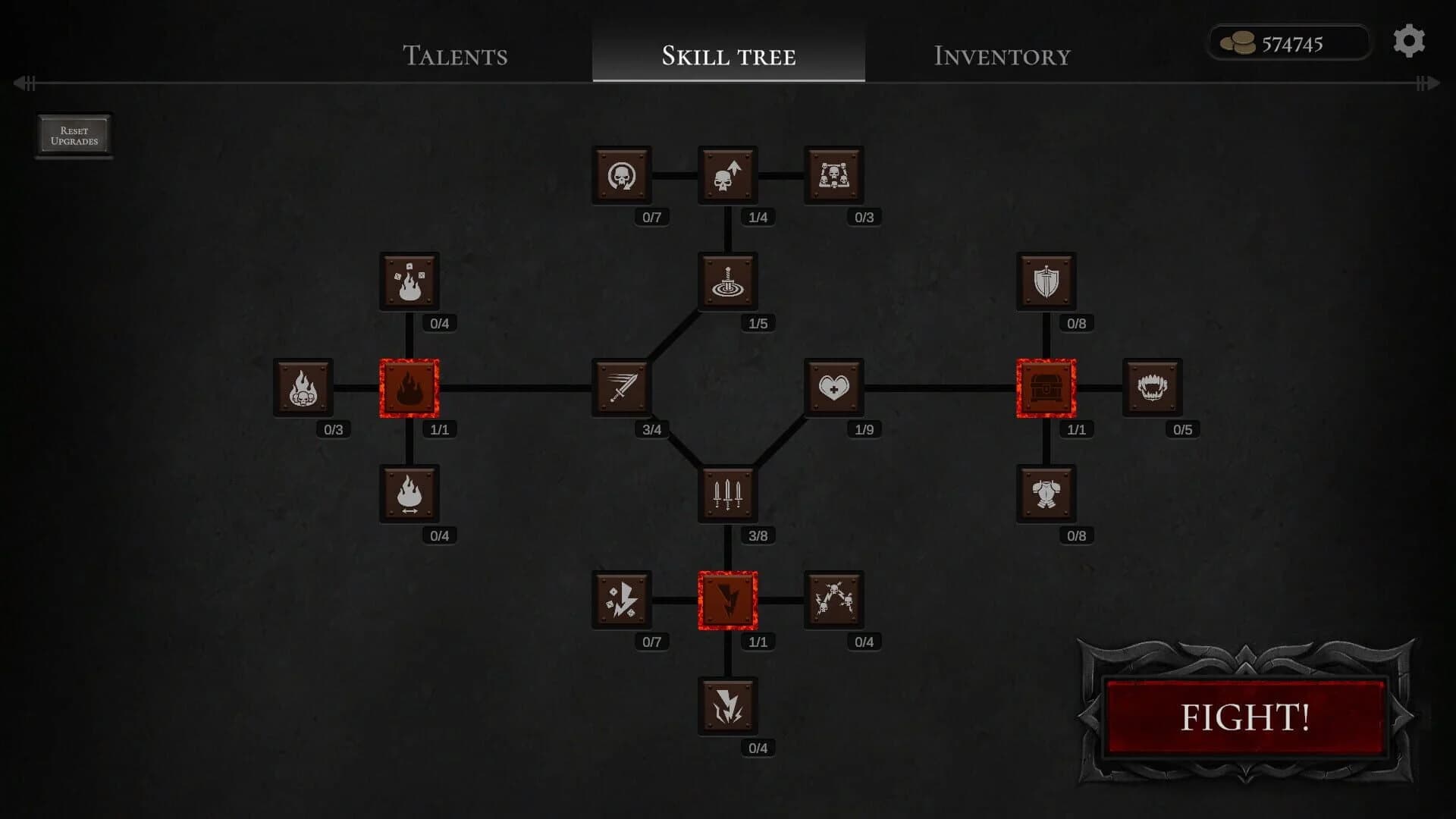Select the skull with upward arrow skill node
The width and height of the screenshot is (1456, 819).
tap(727, 175)
